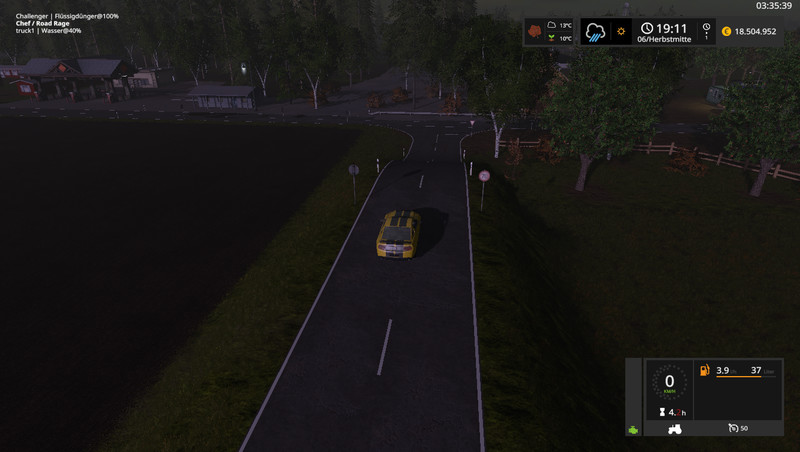The width and height of the screenshot is (800, 452).
Task: Click the rain cloud weather icon
Action: pos(596,31)
